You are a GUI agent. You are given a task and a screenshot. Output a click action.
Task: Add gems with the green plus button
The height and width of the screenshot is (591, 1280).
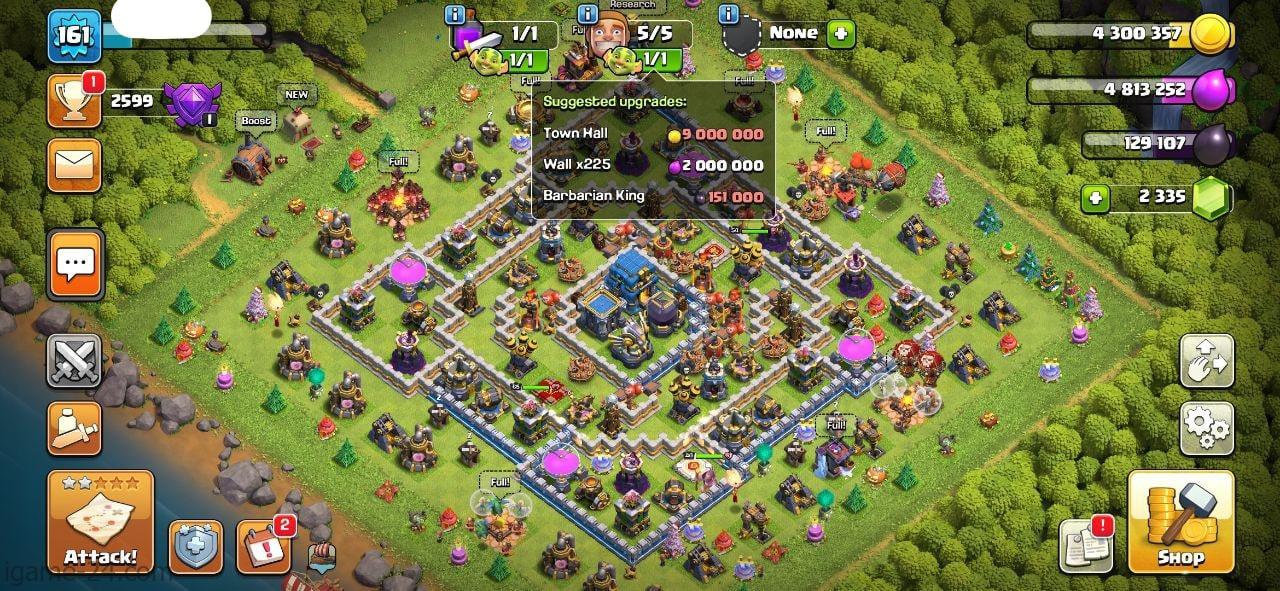point(1096,198)
